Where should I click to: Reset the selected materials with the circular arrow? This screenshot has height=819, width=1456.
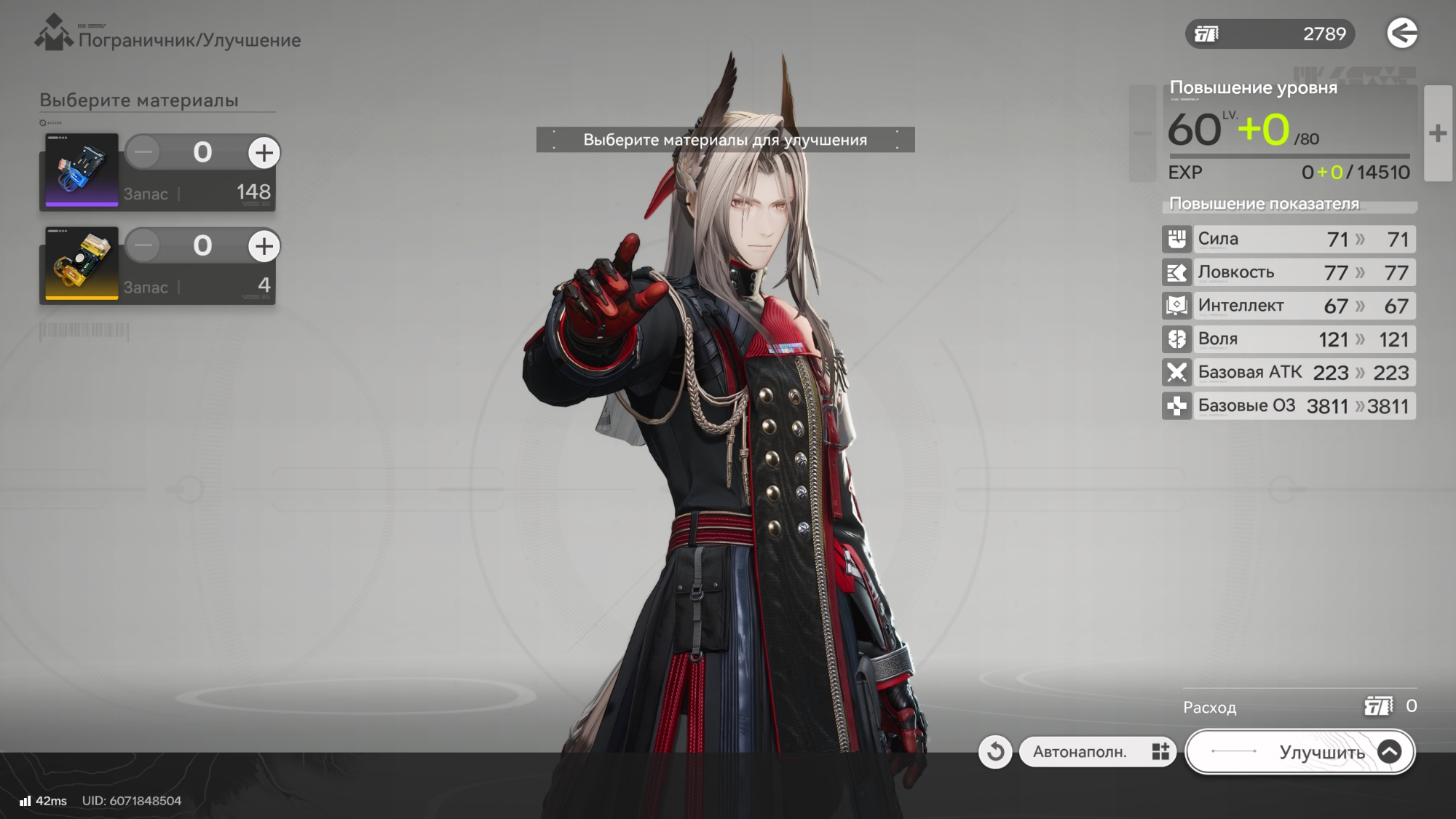coord(995,752)
